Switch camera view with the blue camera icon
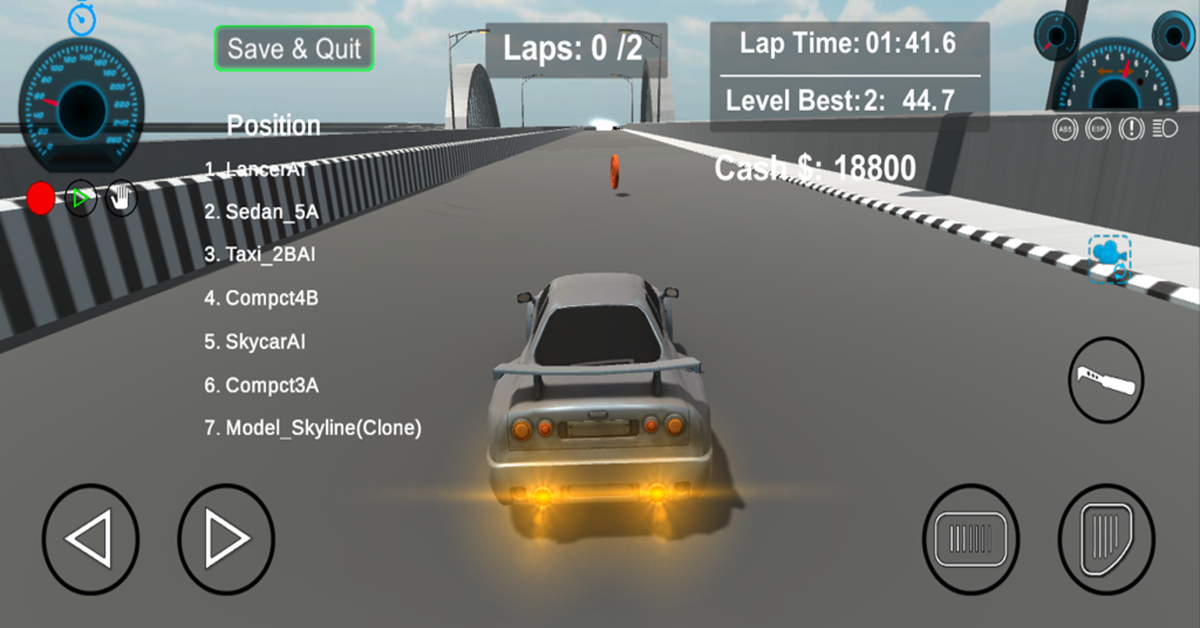 [x=1109, y=256]
